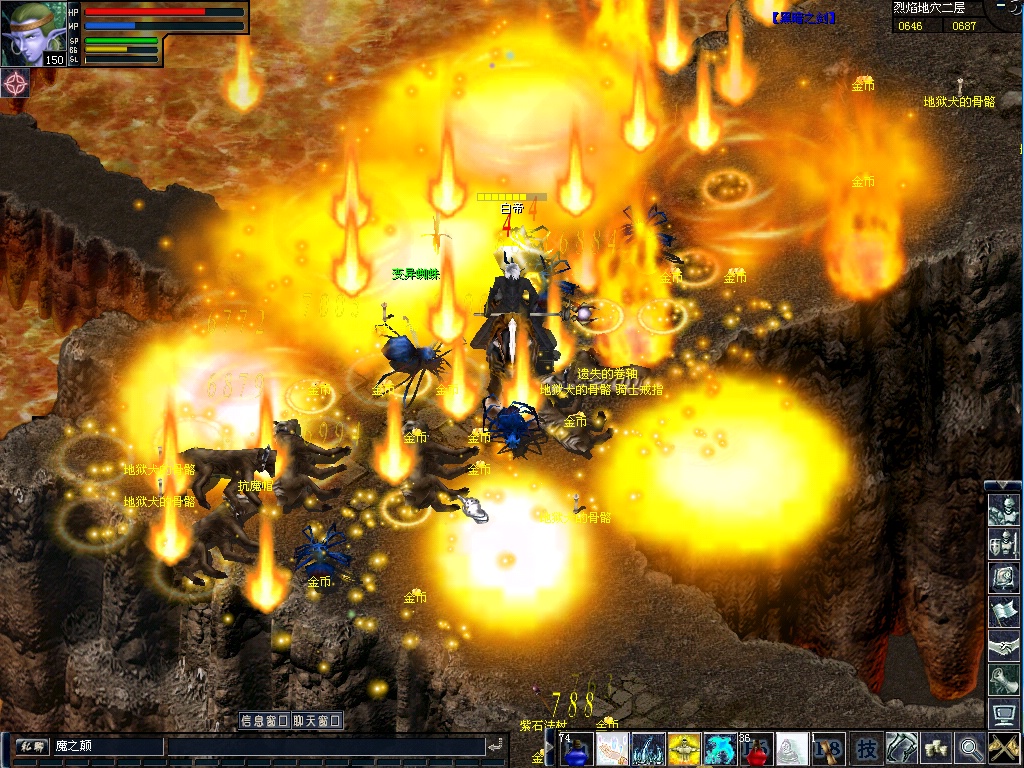The width and height of the screenshot is (1024, 768).
Task: Activate the golden figure skill
Action: pos(684,748)
